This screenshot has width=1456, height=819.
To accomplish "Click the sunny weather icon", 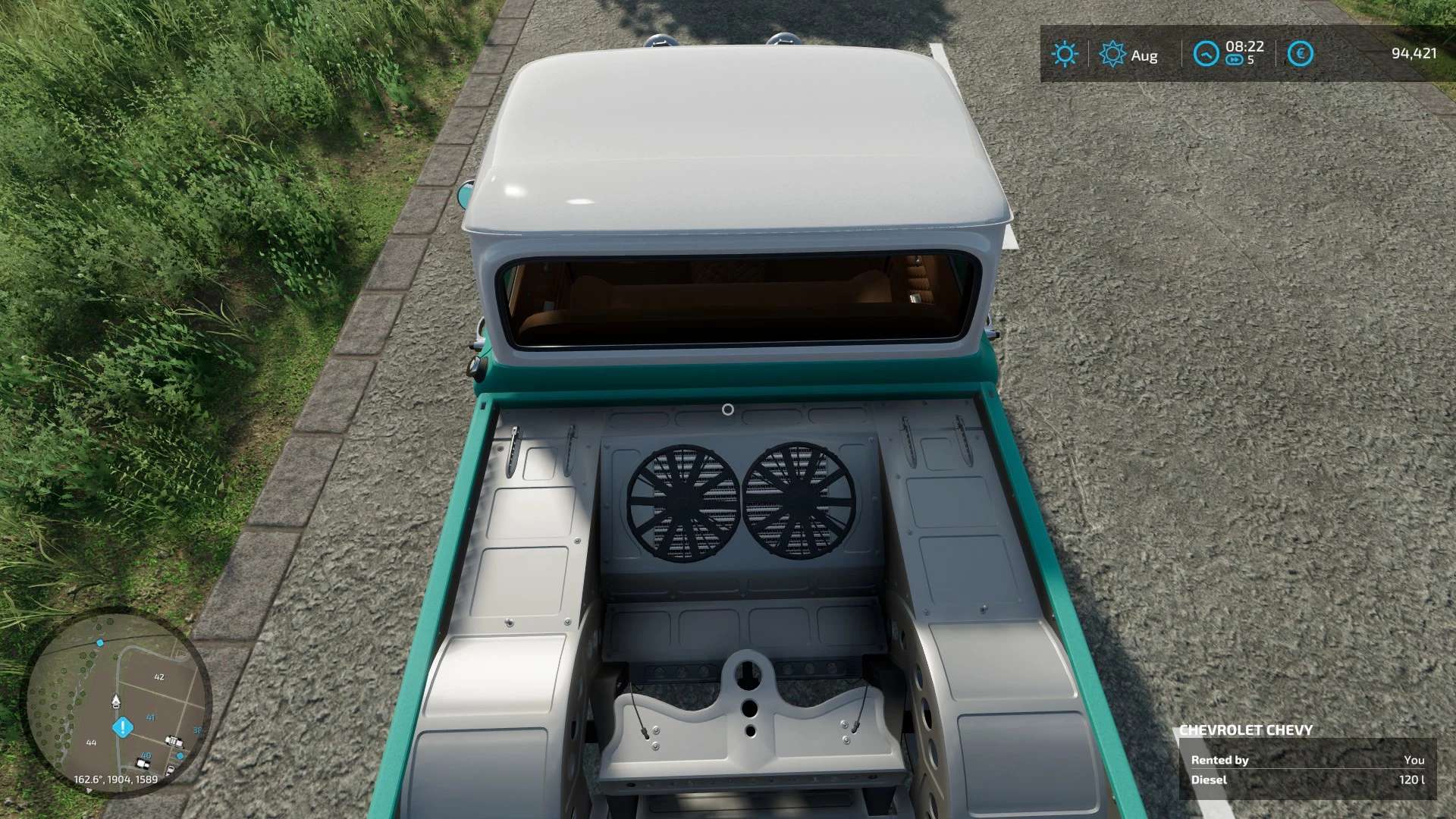I will pyautogui.click(x=1064, y=54).
